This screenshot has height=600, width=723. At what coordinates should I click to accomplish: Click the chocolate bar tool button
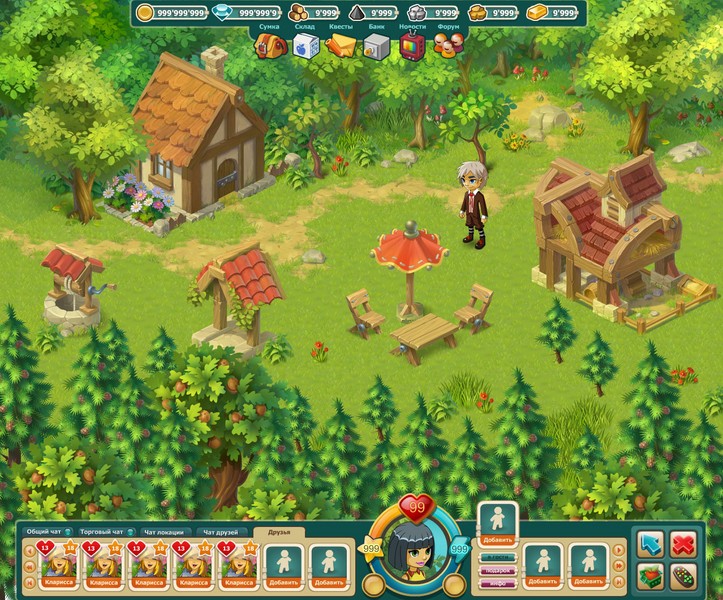coord(684,577)
